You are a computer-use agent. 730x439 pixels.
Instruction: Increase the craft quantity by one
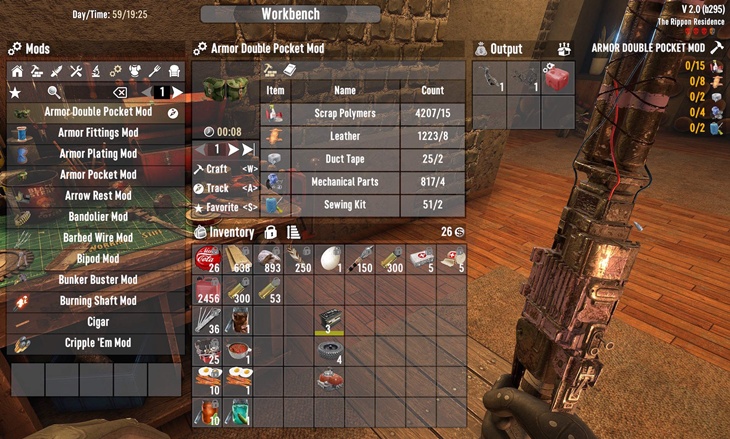pyautogui.click(x=233, y=150)
